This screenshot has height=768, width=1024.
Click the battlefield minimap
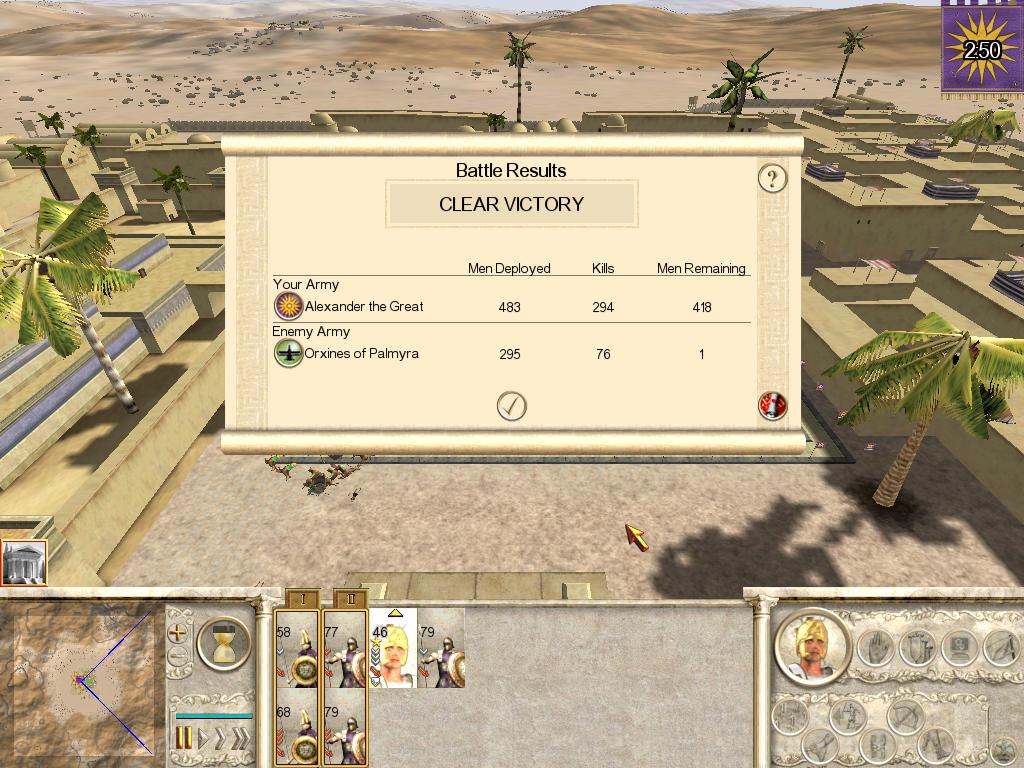(x=82, y=682)
